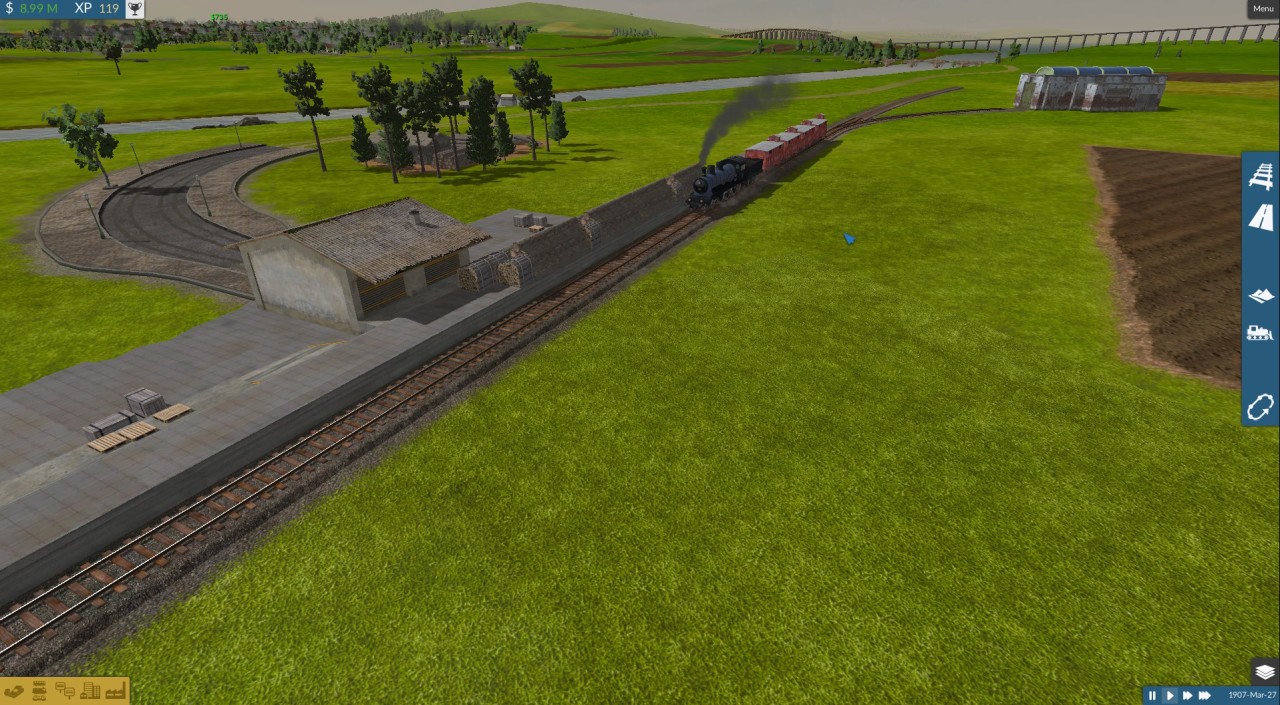Set game speed to double fast-forward
This screenshot has height=705, width=1280.
[1187, 695]
